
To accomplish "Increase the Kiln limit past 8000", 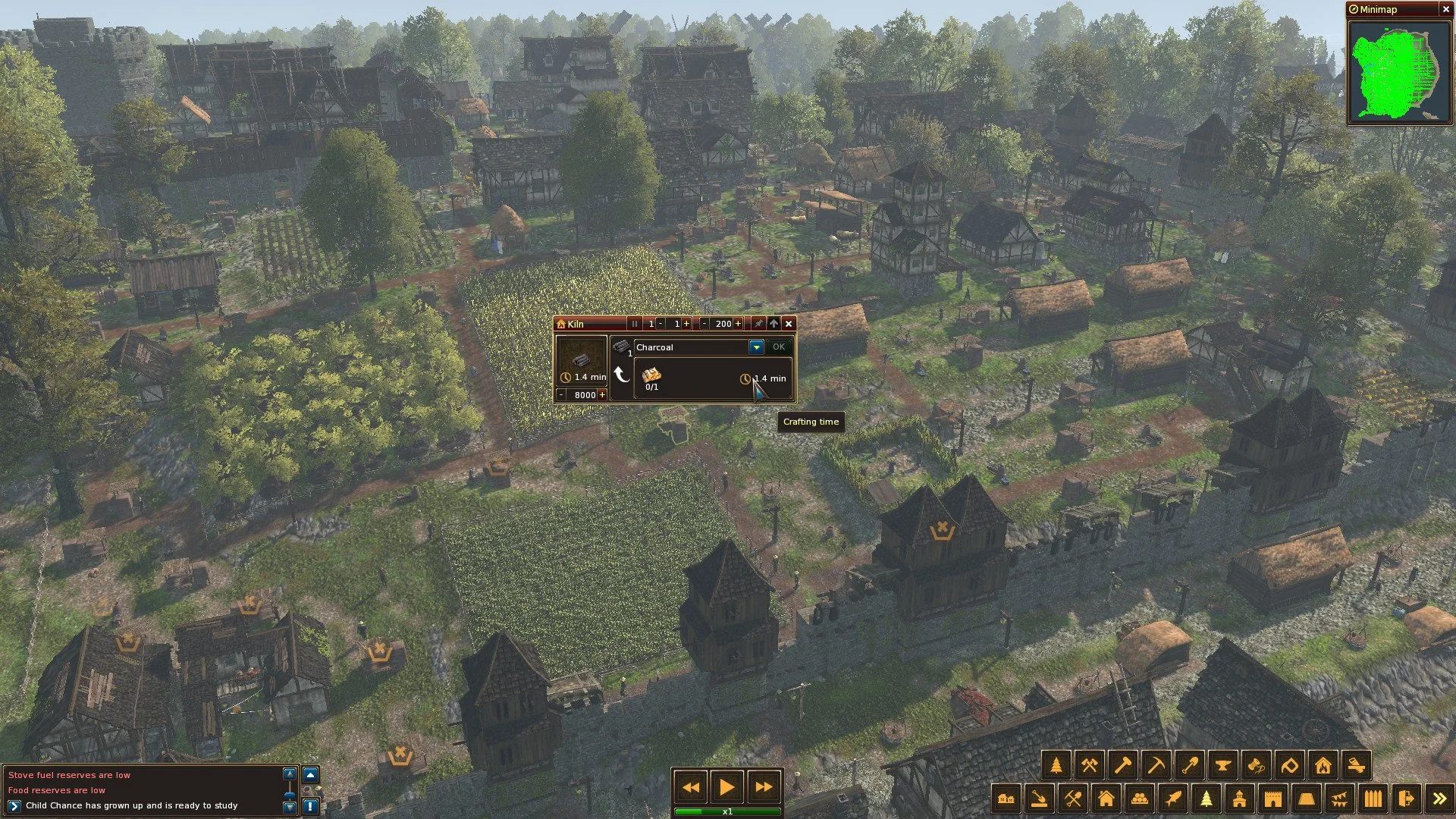I will tap(602, 395).
